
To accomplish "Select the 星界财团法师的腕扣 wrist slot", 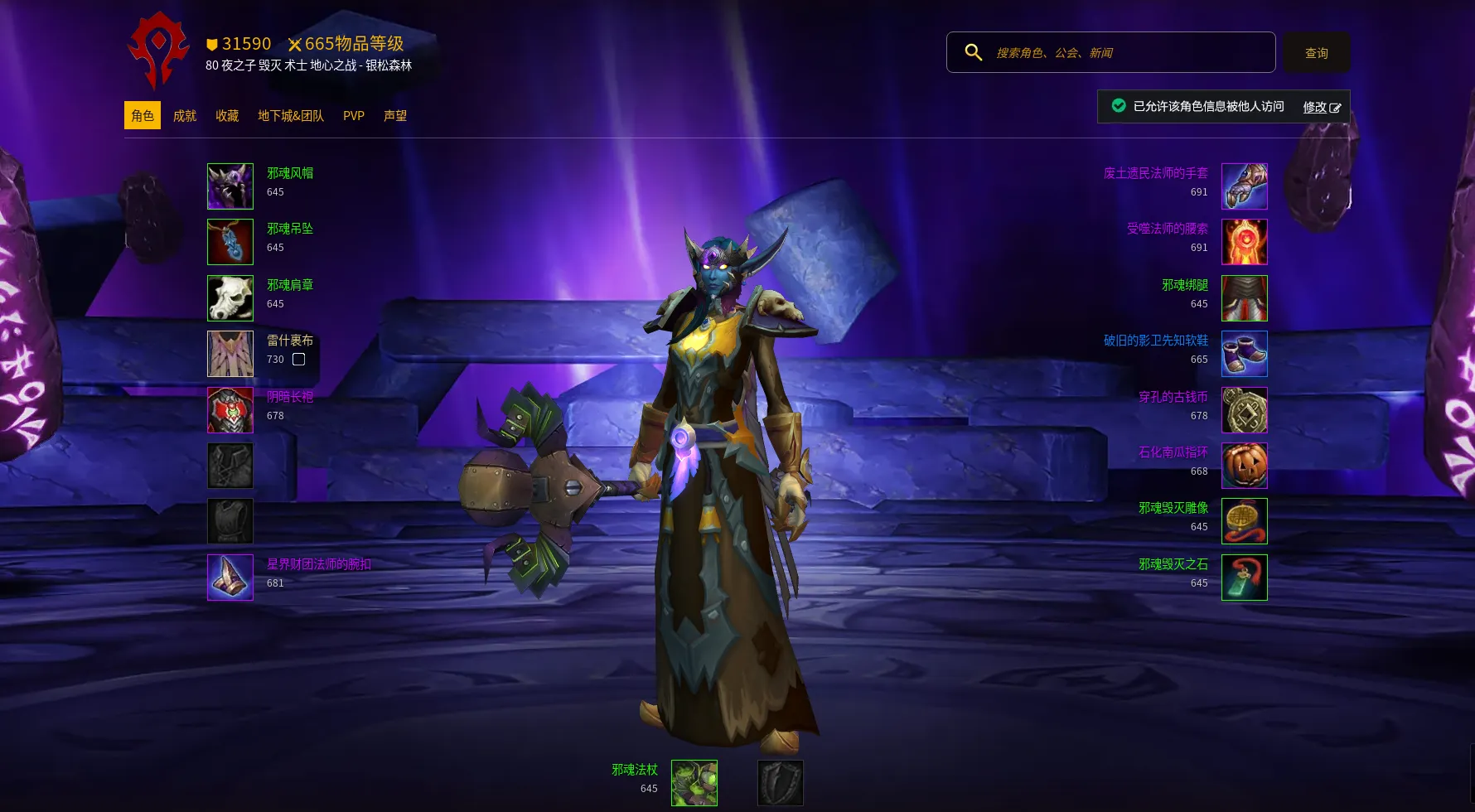I will click(x=230, y=578).
